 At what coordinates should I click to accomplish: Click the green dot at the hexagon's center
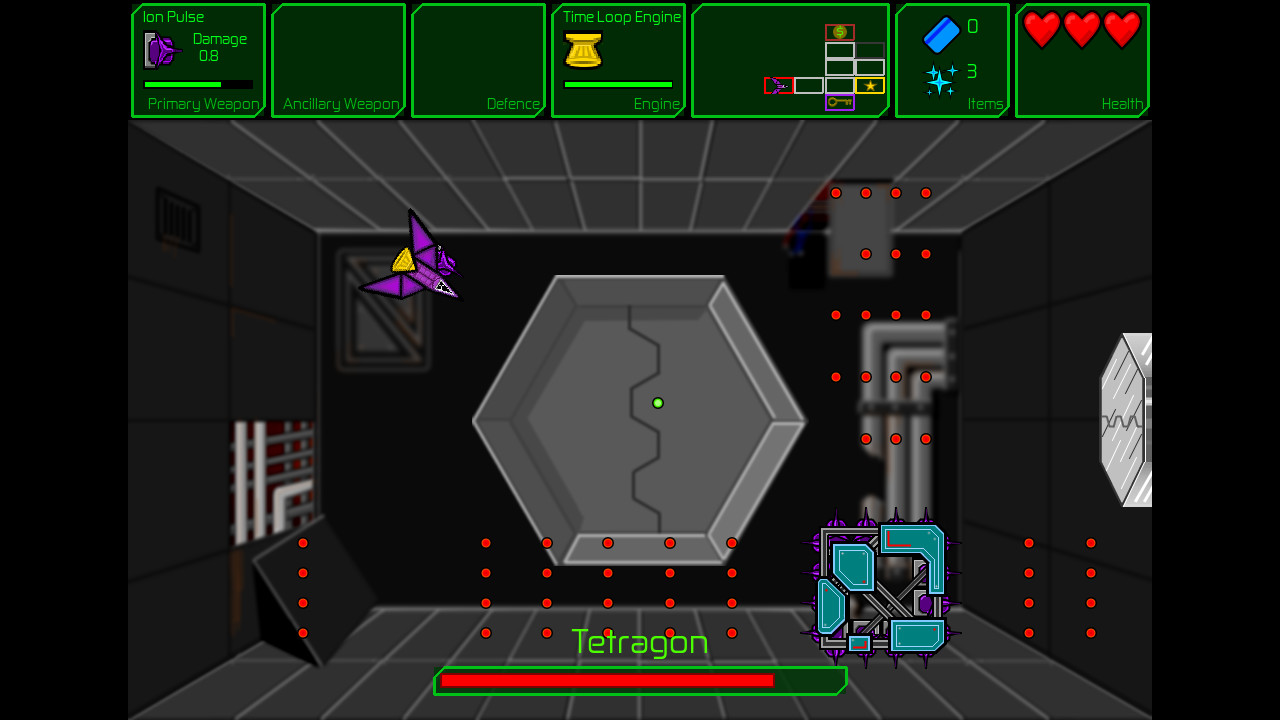658,402
